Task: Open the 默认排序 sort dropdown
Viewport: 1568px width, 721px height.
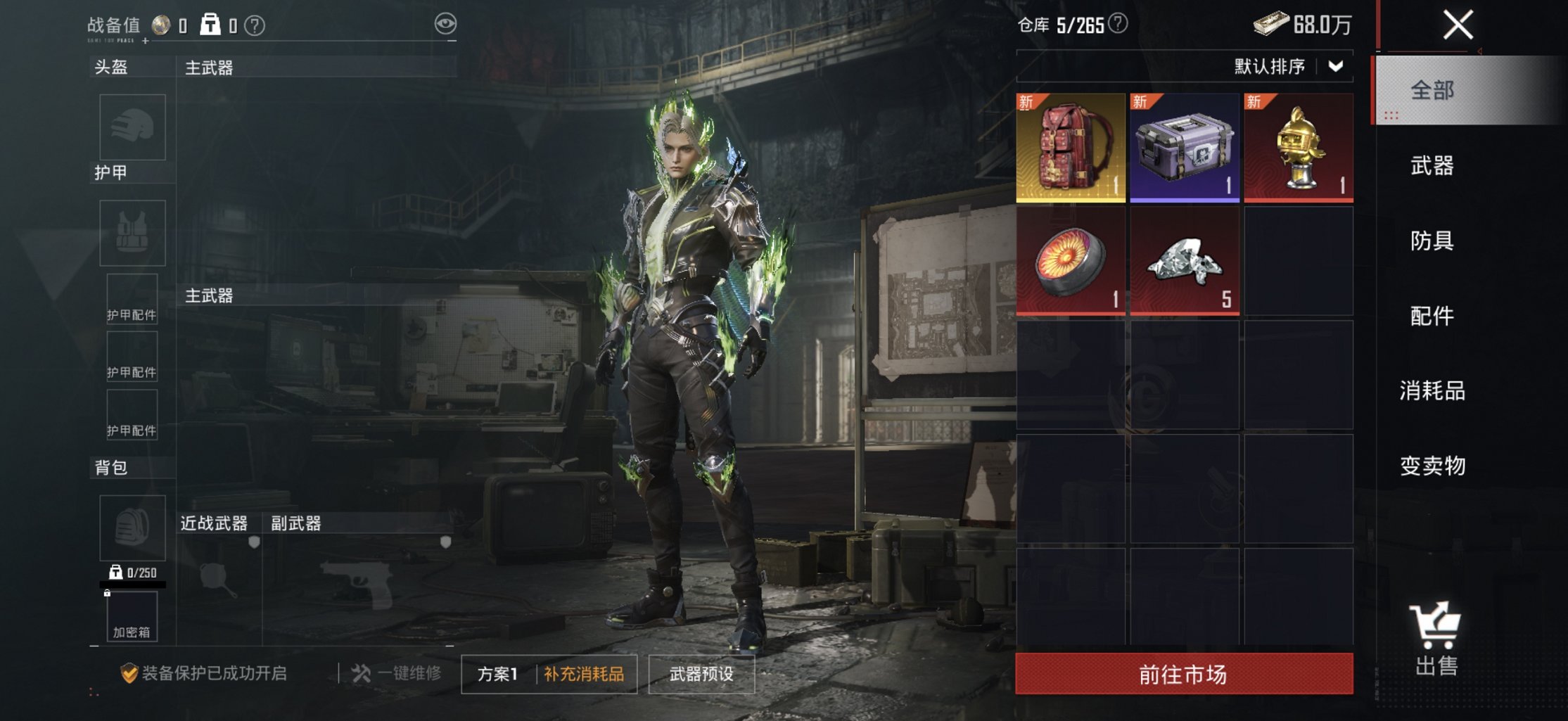Action: point(1289,67)
